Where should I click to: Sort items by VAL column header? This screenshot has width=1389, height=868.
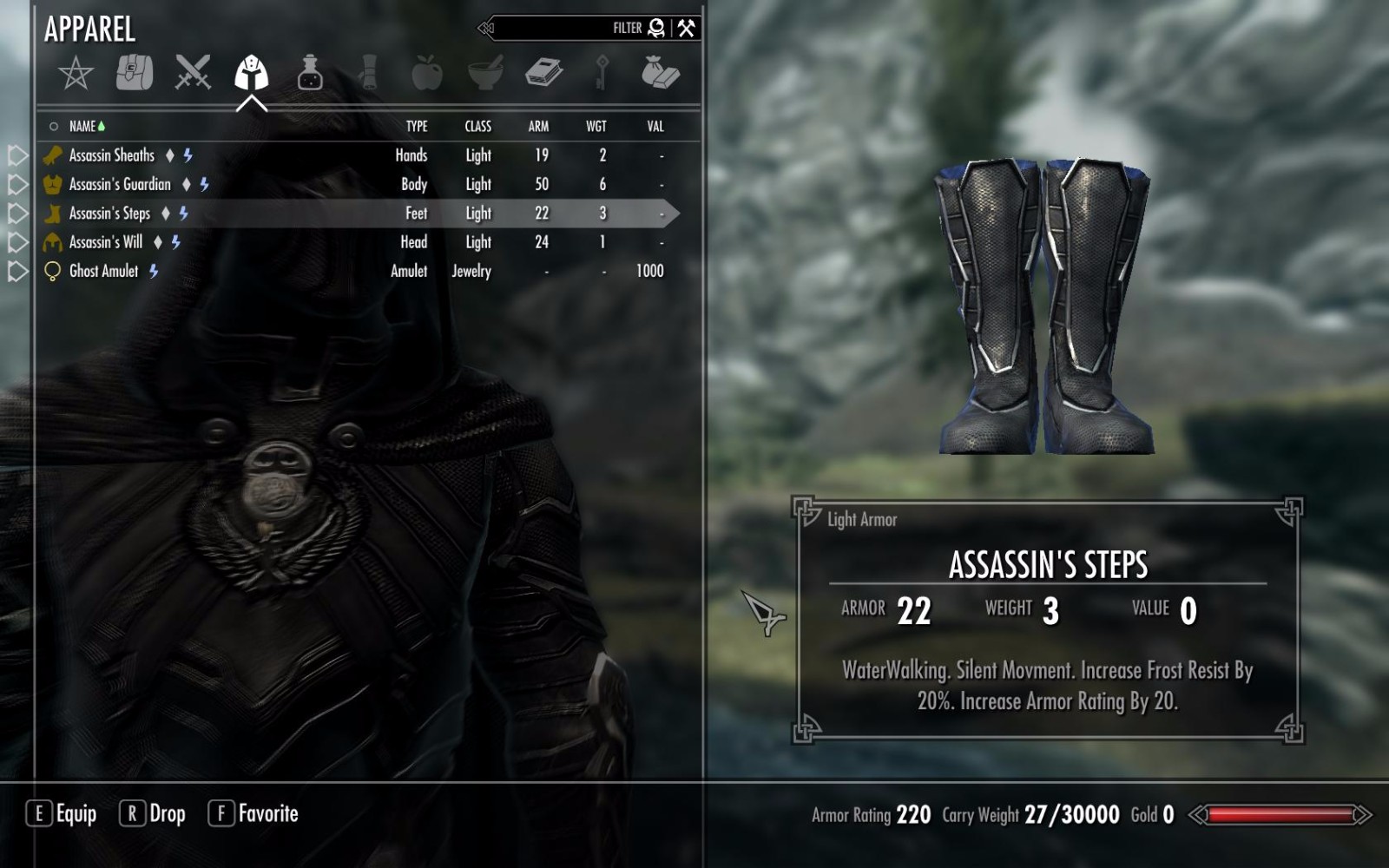click(x=655, y=127)
